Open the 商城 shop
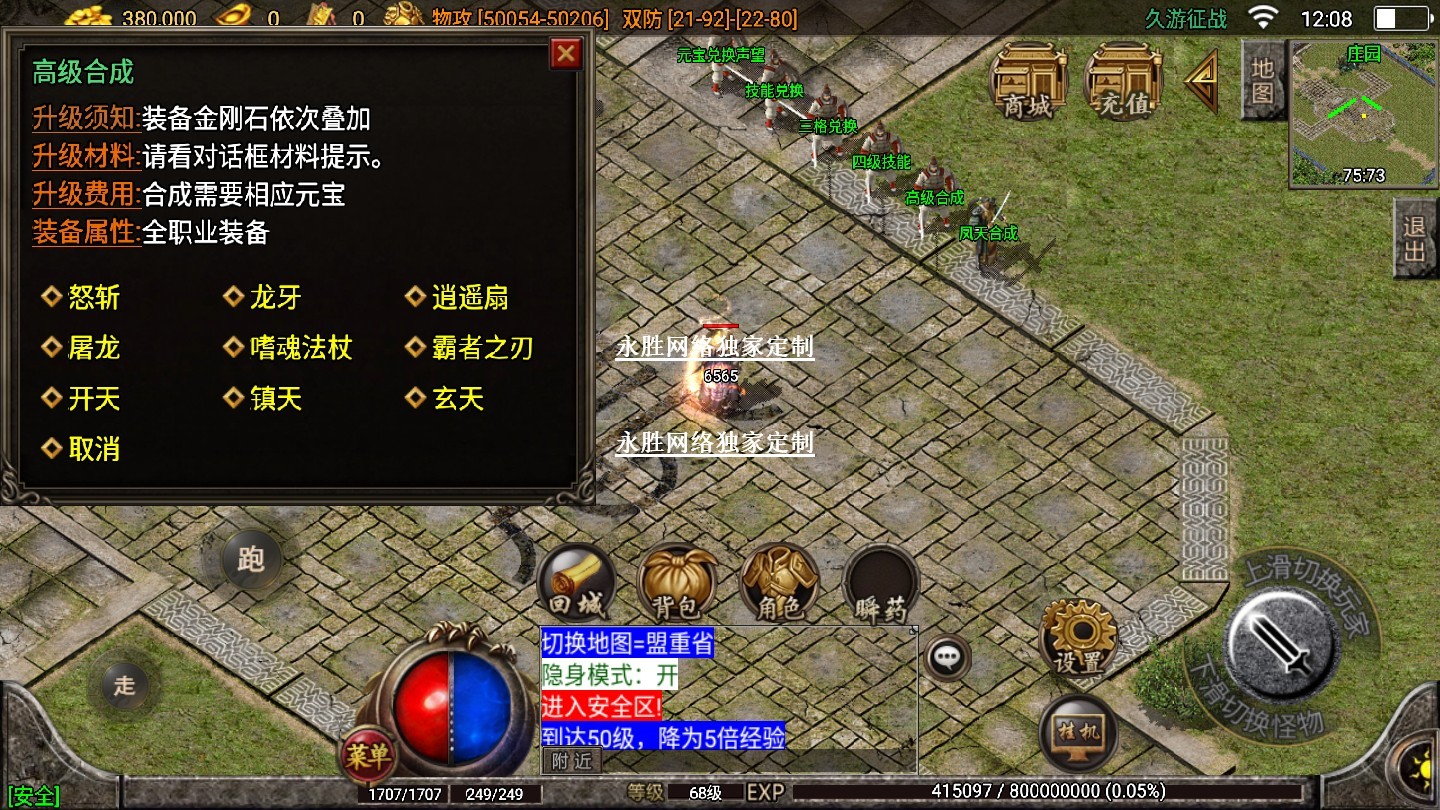The height and width of the screenshot is (810, 1440). coord(1028,84)
